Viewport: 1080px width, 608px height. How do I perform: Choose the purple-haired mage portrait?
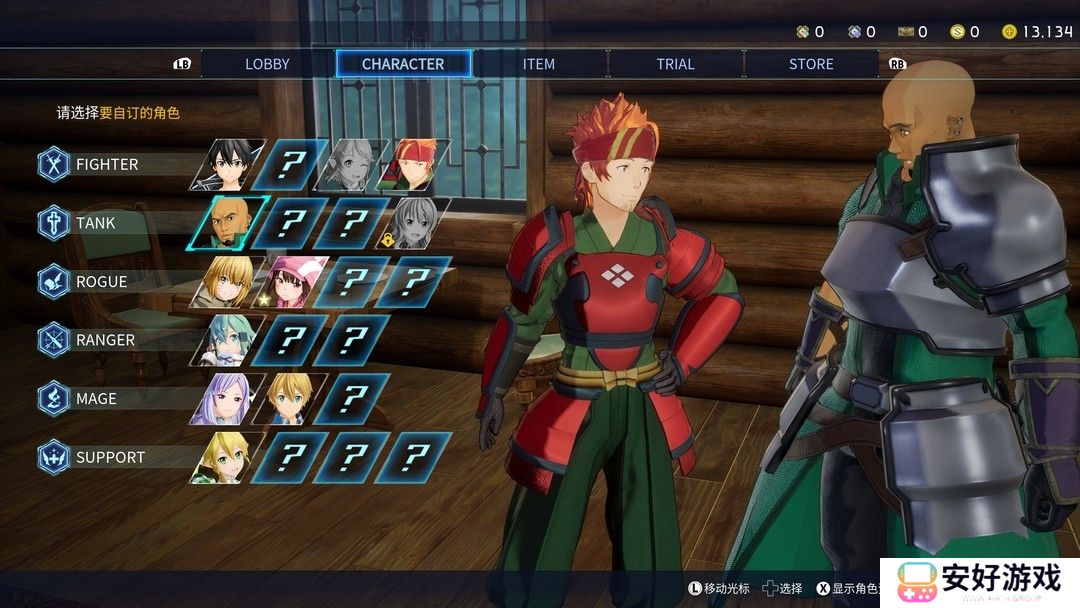coord(227,399)
